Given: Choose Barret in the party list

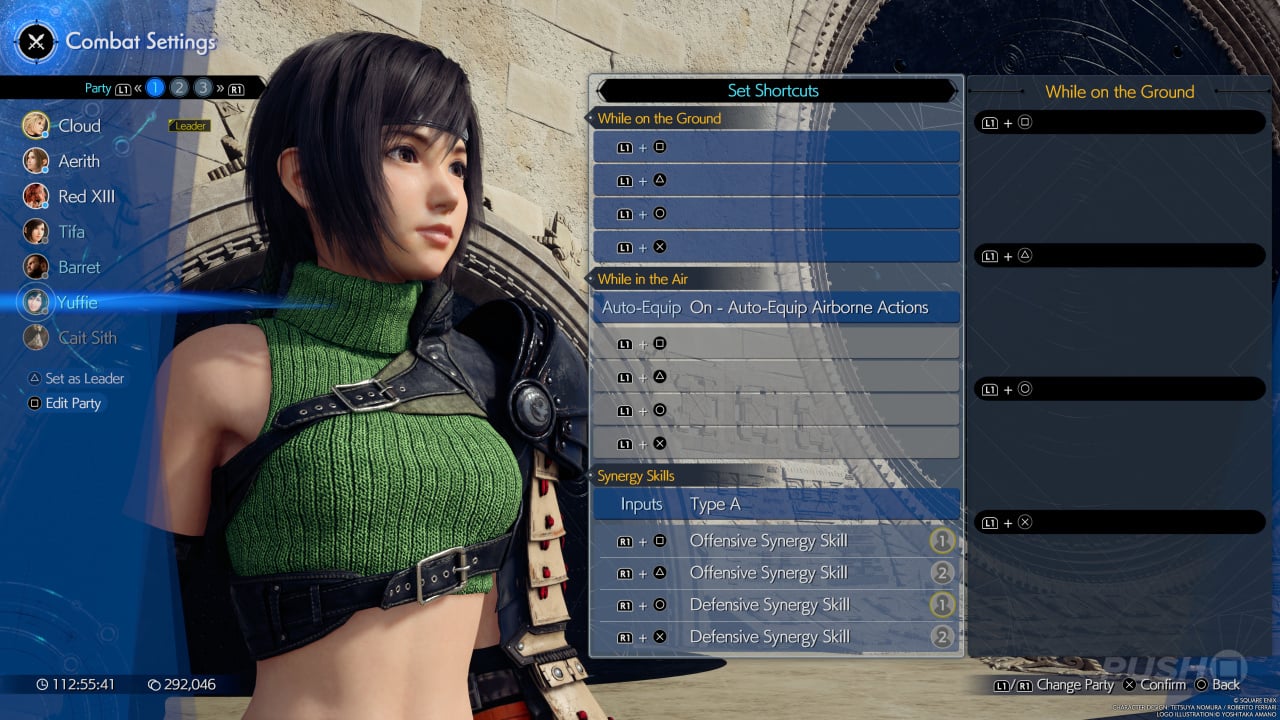Looking at the screenshot, I should [x=78, y=267].
